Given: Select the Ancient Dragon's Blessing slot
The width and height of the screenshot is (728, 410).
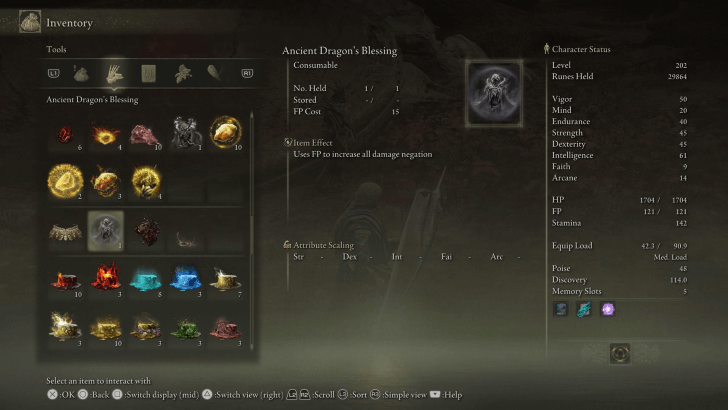Looking at the screenshot, I should pos(105,231).
